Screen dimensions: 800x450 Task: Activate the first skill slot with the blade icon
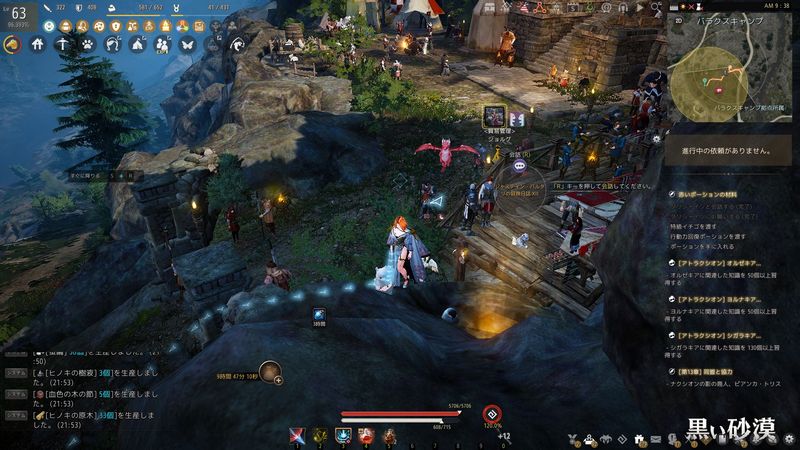pyautogui.click(x=297, y=435)
